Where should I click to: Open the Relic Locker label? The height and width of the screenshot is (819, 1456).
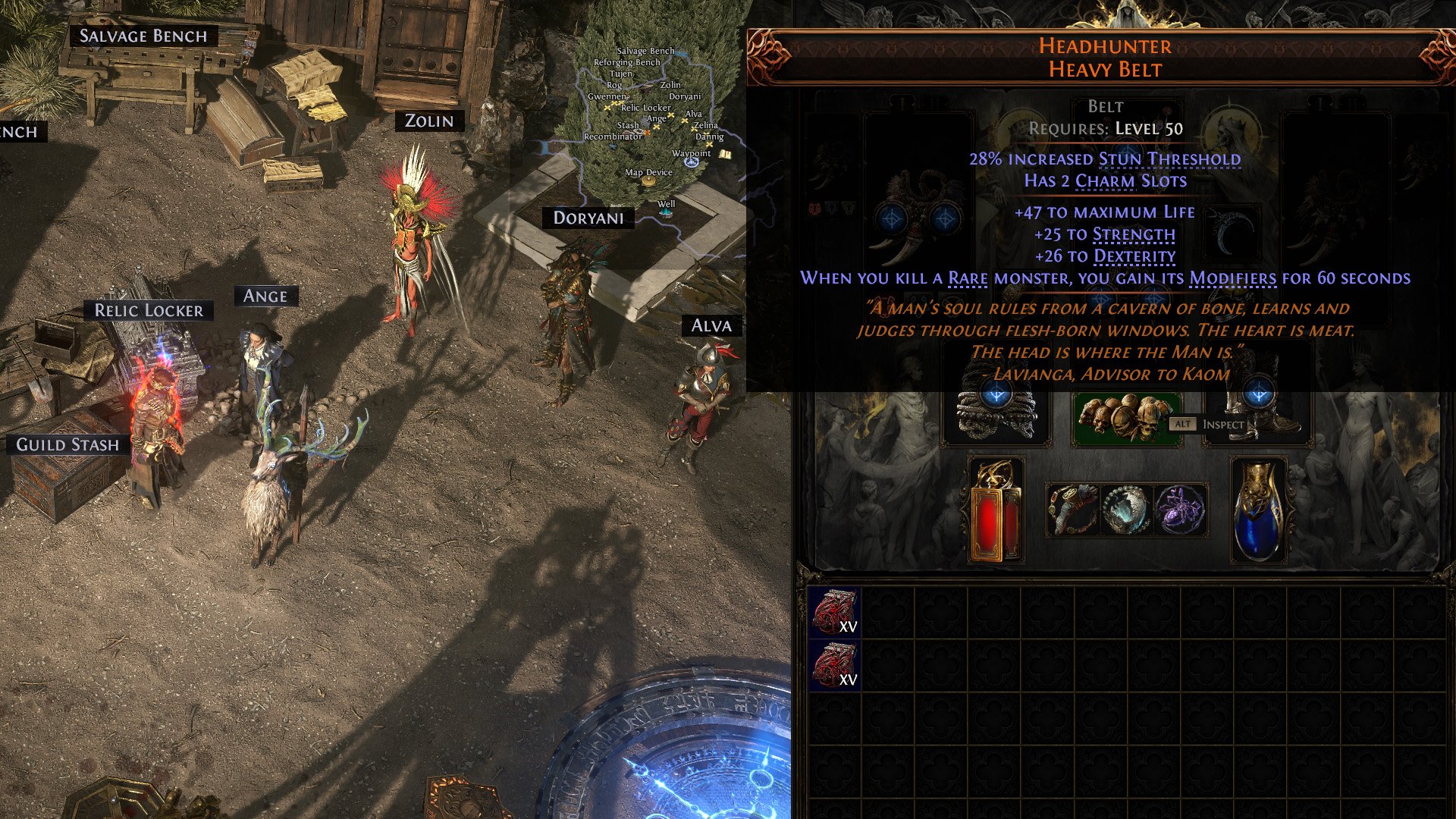point(149,310)
